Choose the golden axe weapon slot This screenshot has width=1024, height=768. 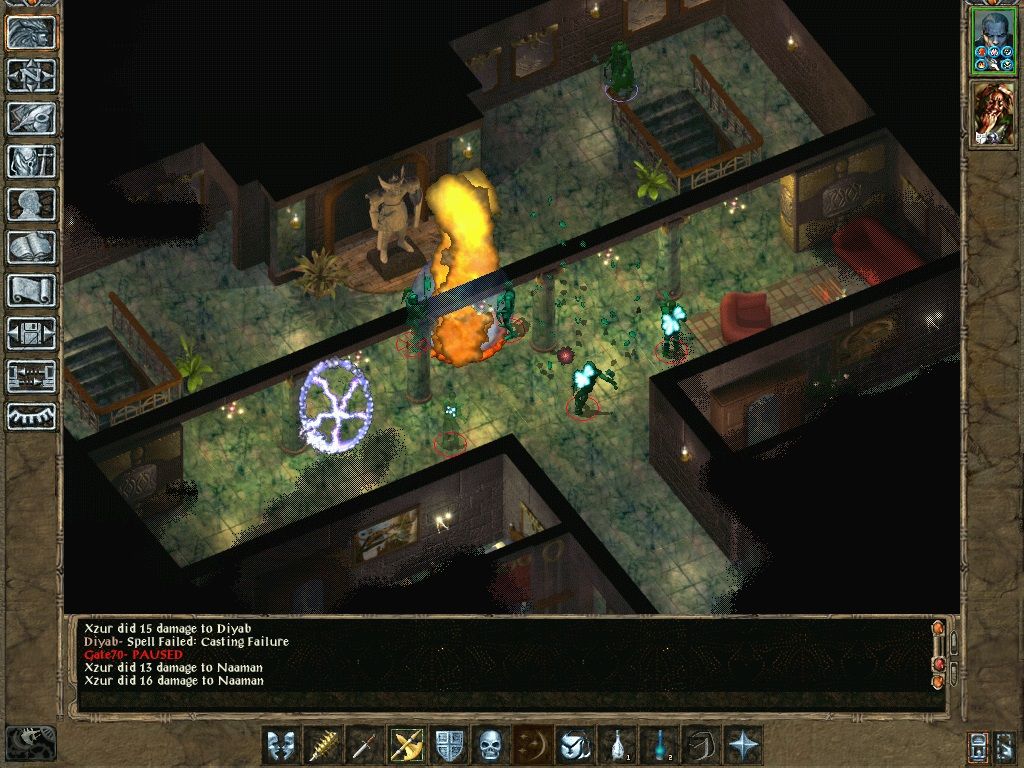(x=407, y=745)
